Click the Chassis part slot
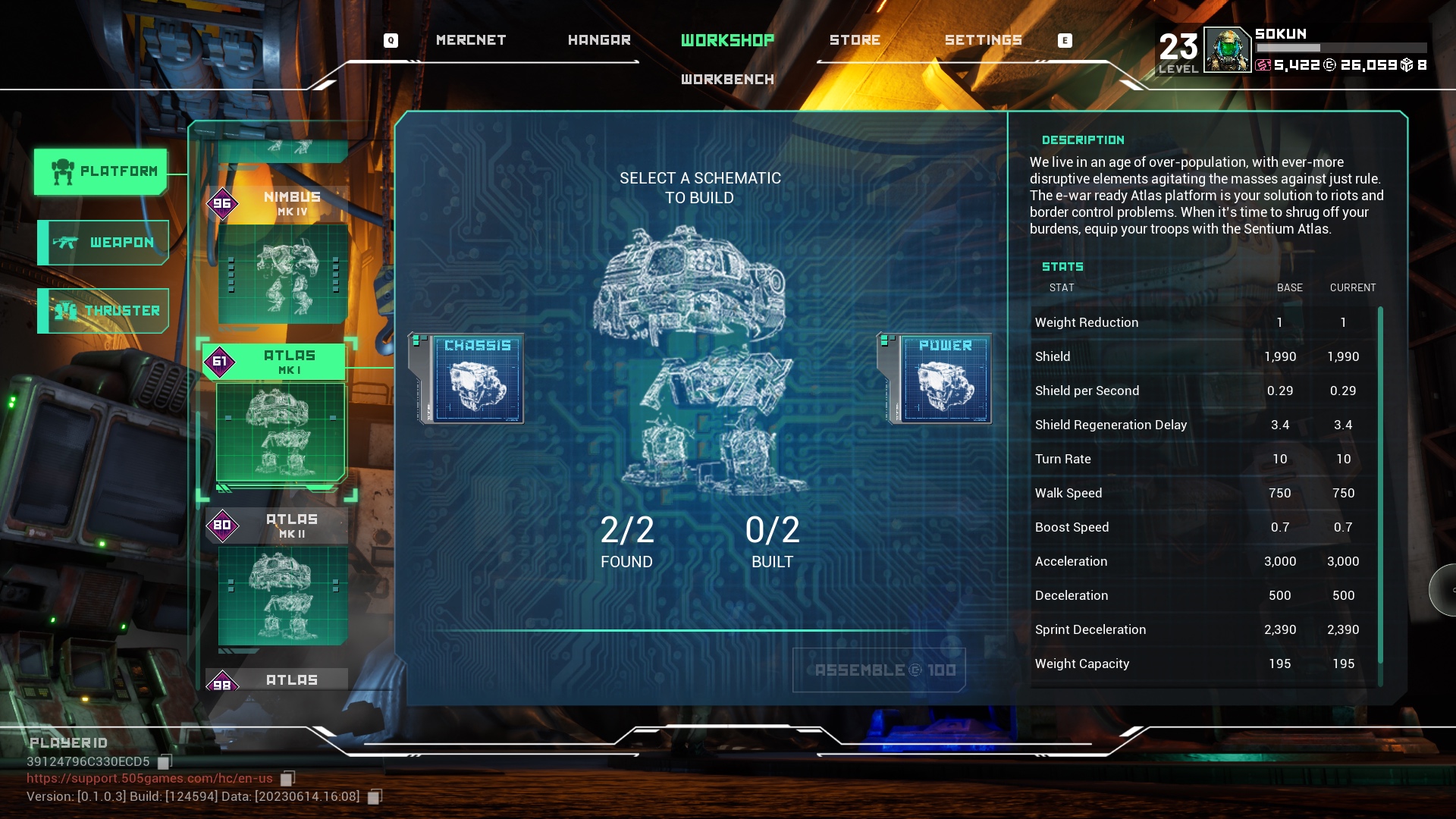Screen dimensions: 1456x819 click(477, 378)
